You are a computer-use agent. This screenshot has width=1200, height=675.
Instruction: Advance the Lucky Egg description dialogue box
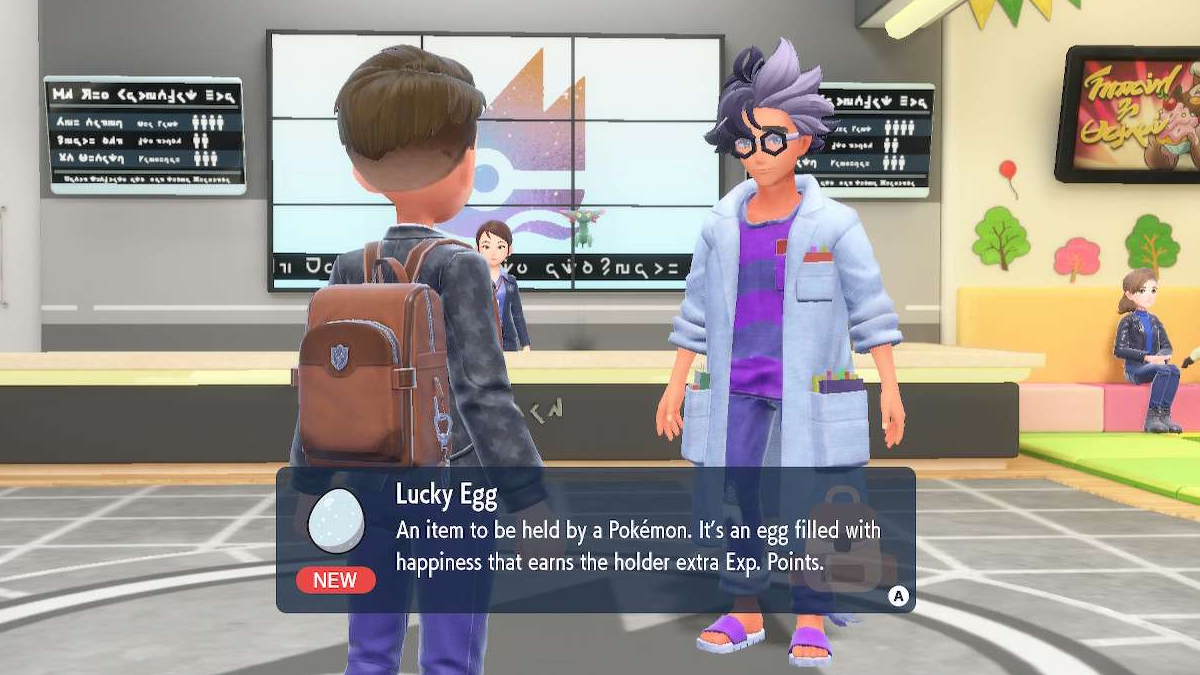(x=898, y=596)
